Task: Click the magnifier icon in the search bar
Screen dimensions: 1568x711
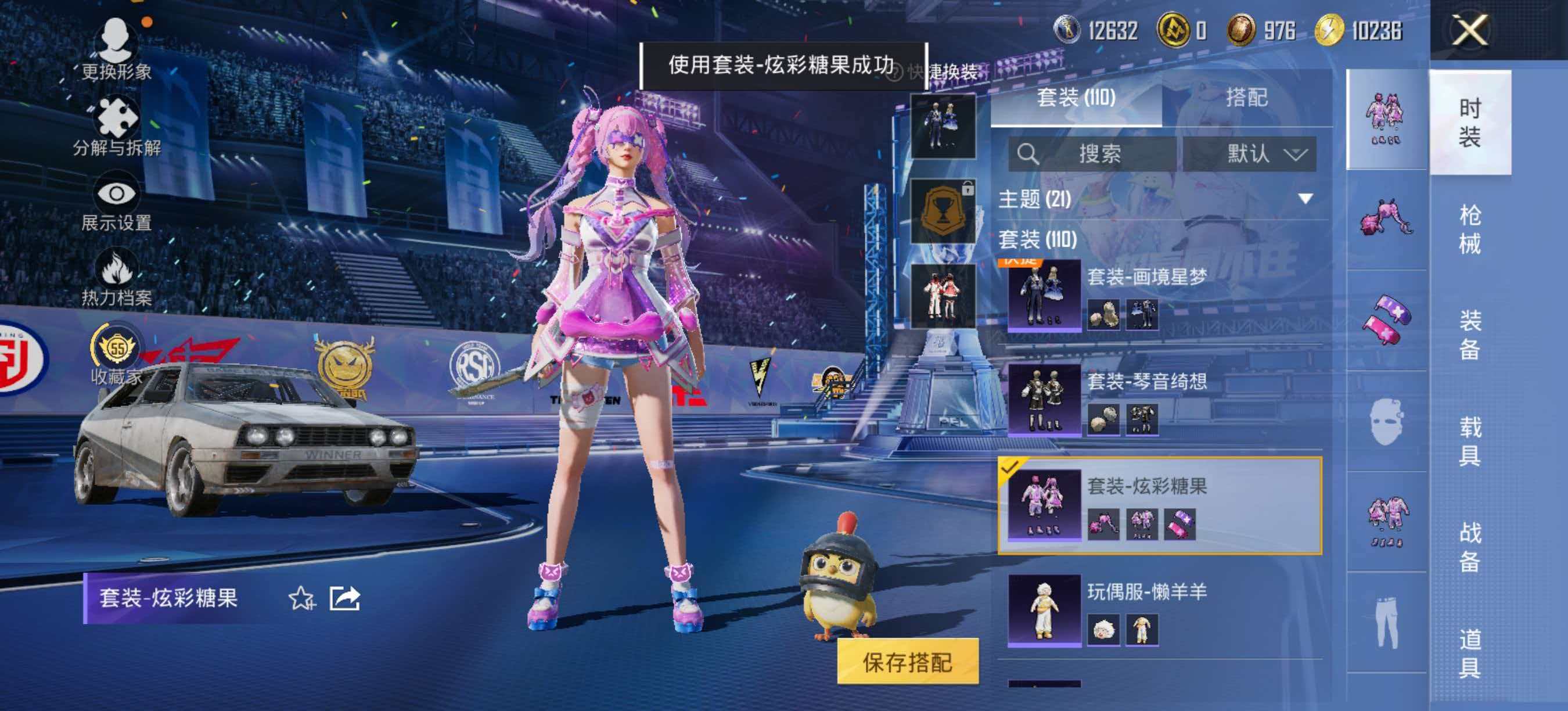Action: [1030, 154]
